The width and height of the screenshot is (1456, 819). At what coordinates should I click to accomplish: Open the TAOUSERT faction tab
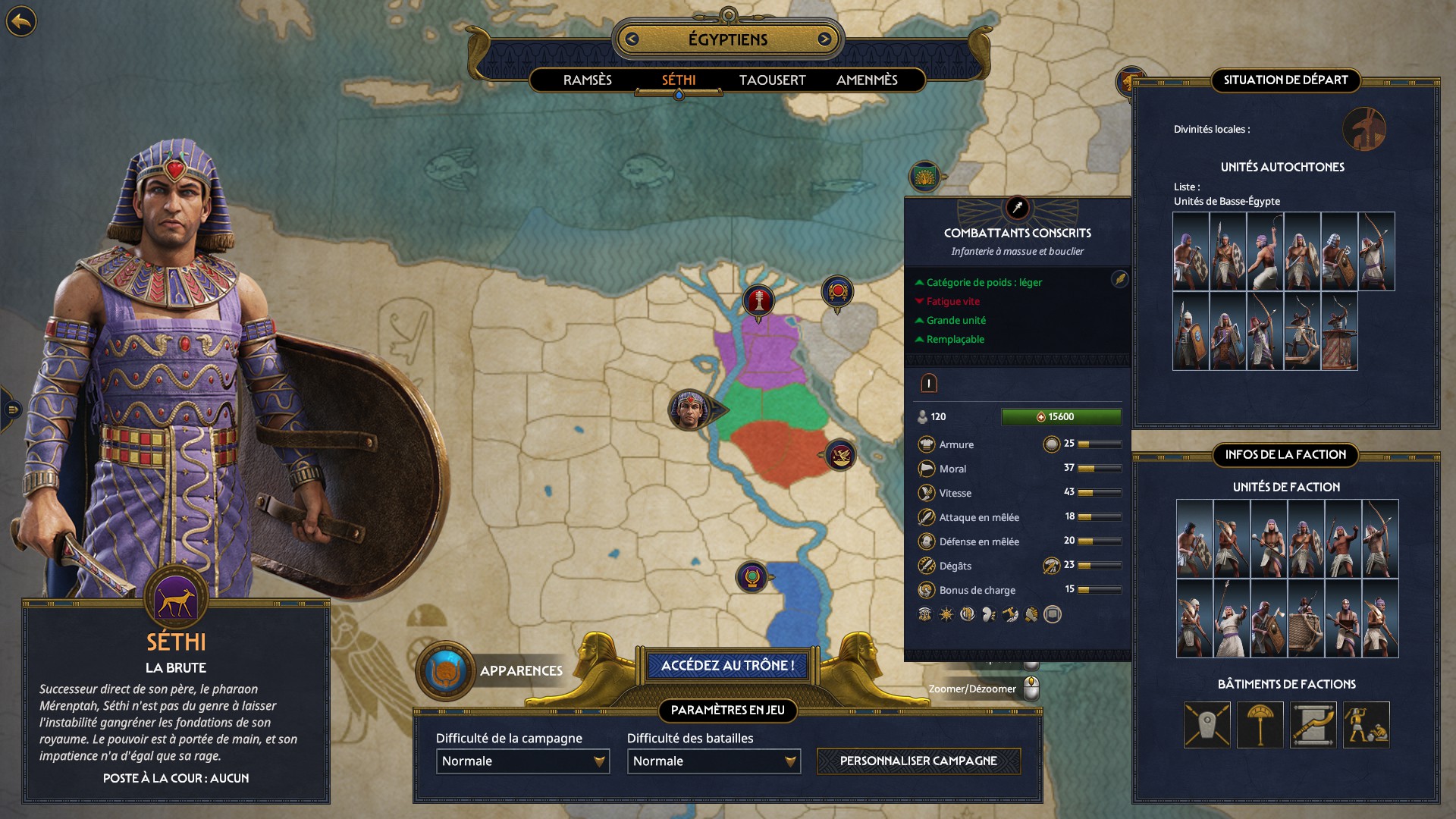point(772,80)
